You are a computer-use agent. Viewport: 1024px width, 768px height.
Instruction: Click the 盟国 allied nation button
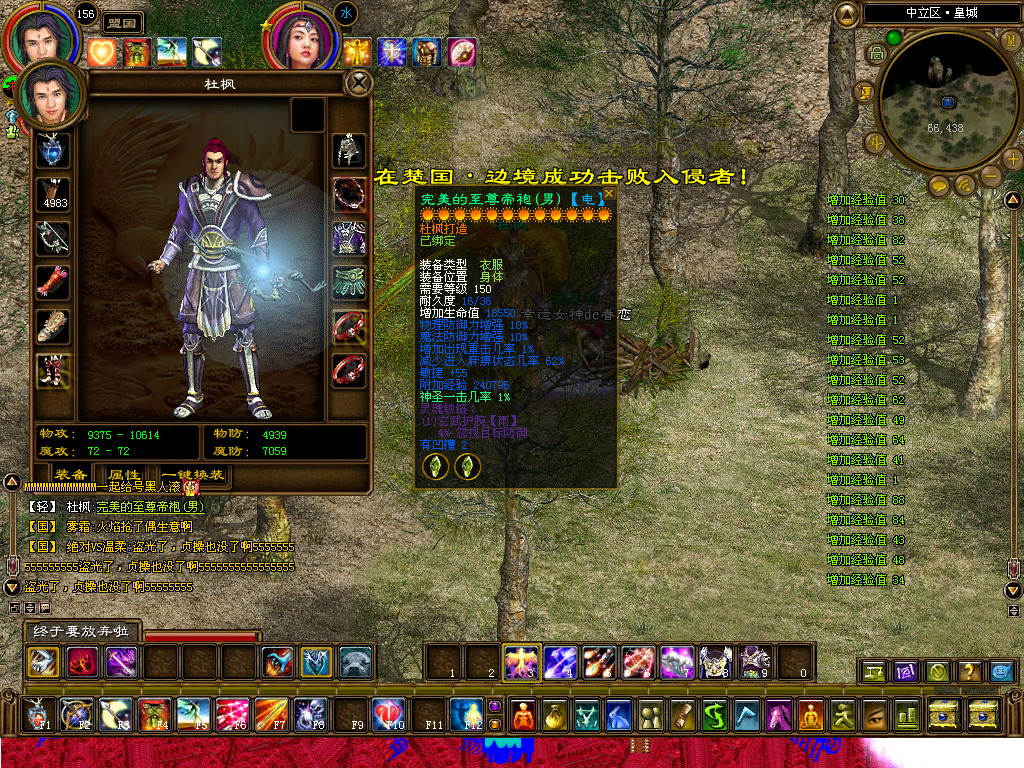(x=123, y=23)
